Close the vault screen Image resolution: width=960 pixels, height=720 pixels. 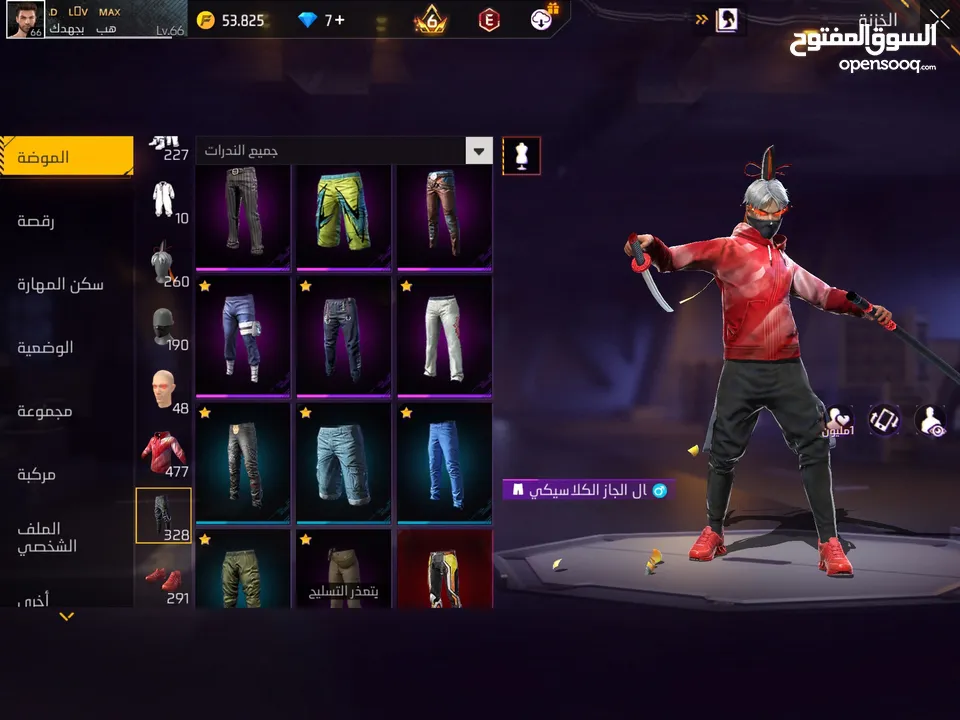(x=939, y=18)
